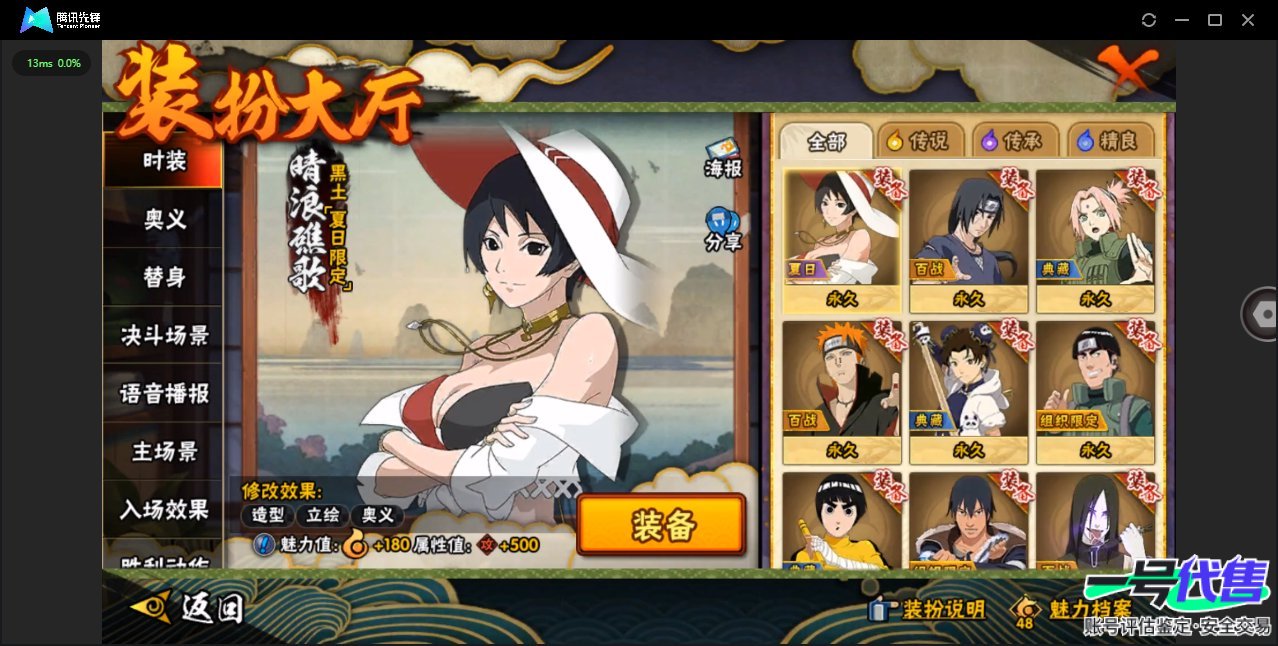The image size is (1278, 646).
Task: Choose the pink-haired Sakura costume thumbnail
Action: click(x=1094, y=238)
